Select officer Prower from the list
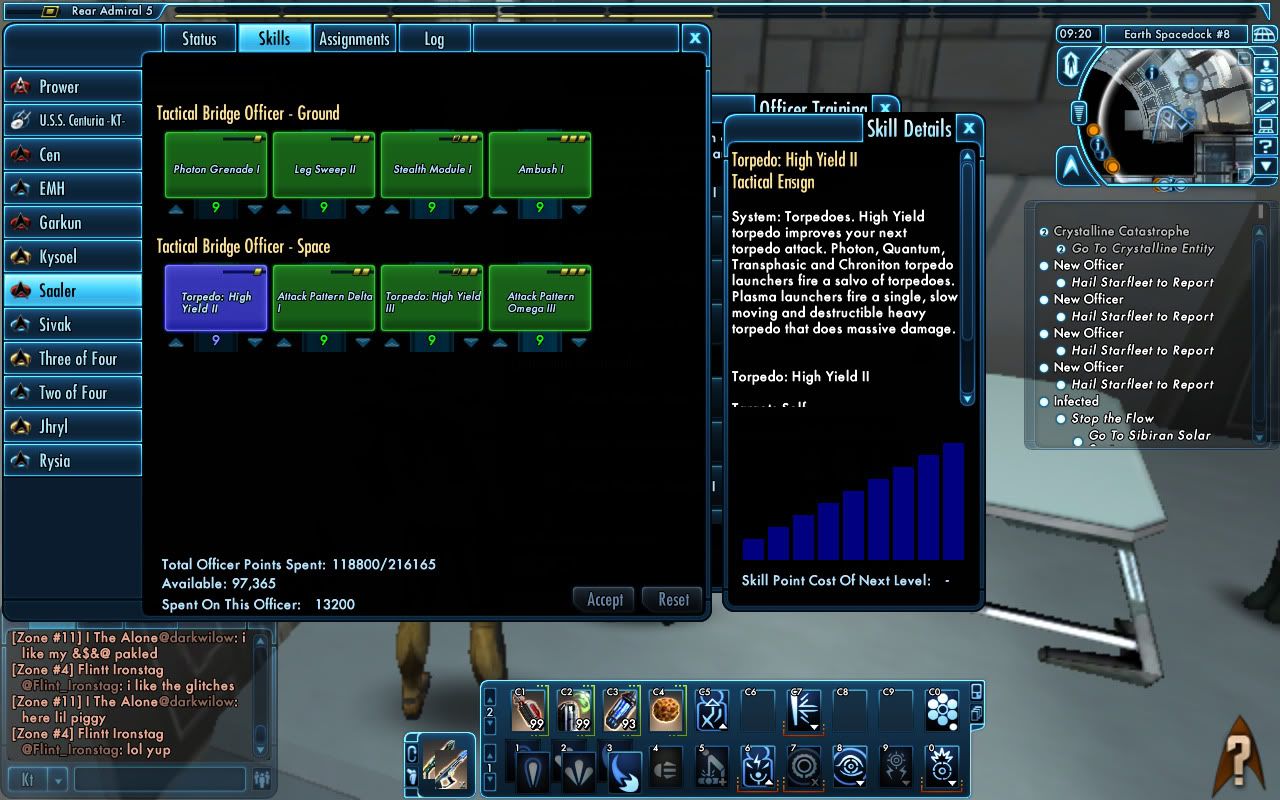This screenshot has height=800, width=1280. (x=72, y=87)
